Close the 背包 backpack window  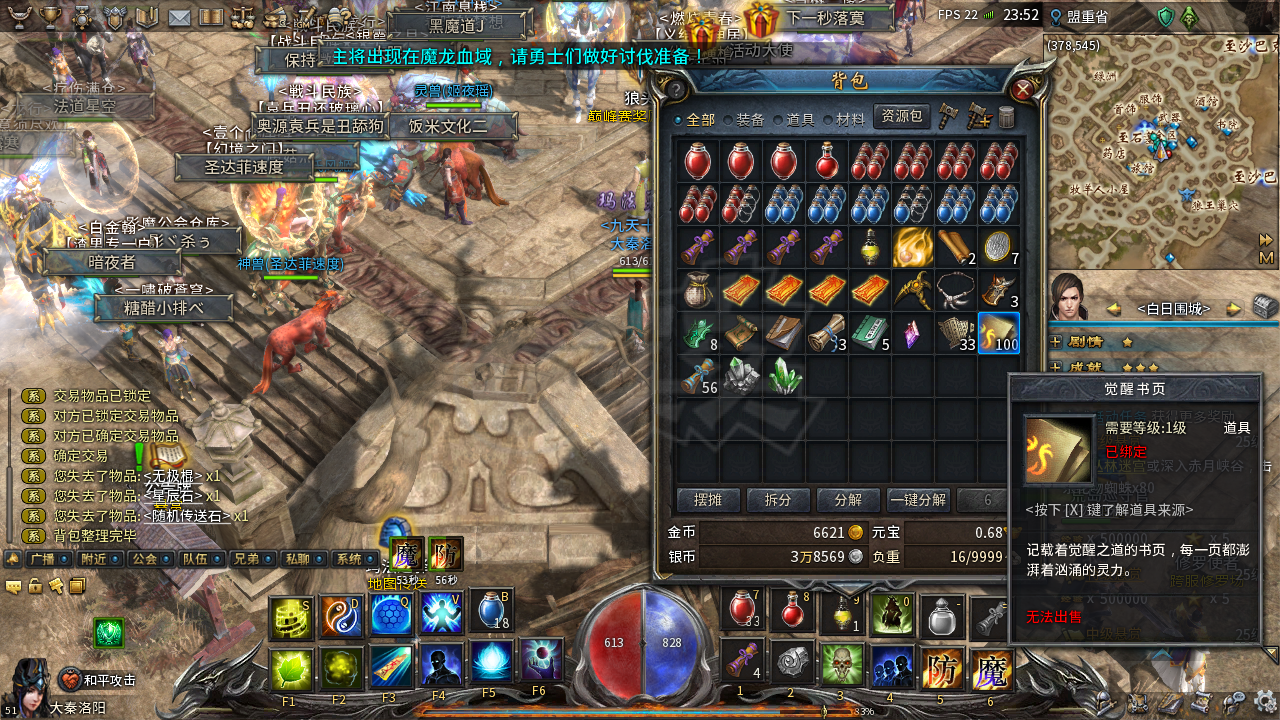(x=1022, y=90)
